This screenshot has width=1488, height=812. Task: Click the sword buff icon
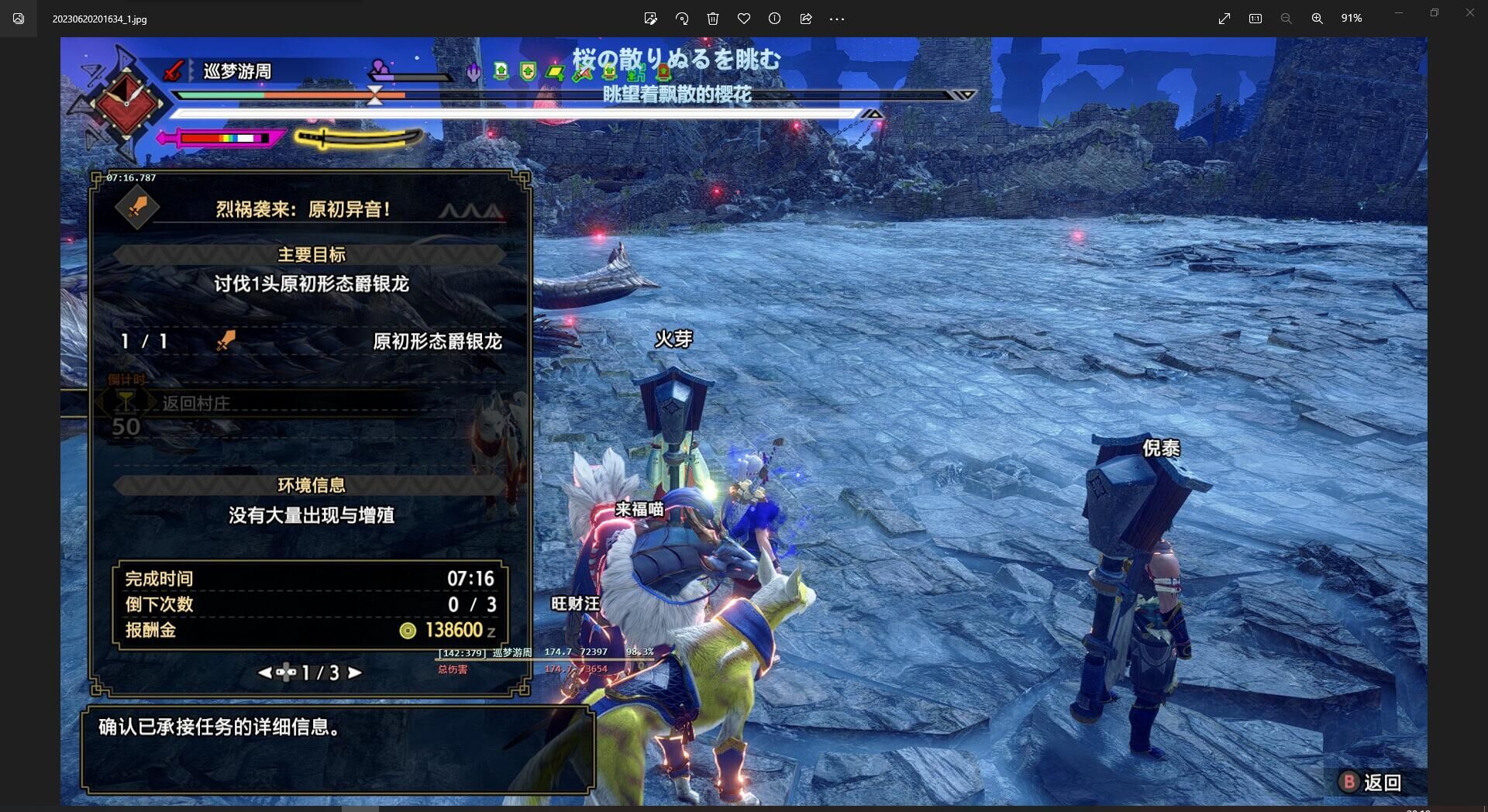tap(583, 74)
